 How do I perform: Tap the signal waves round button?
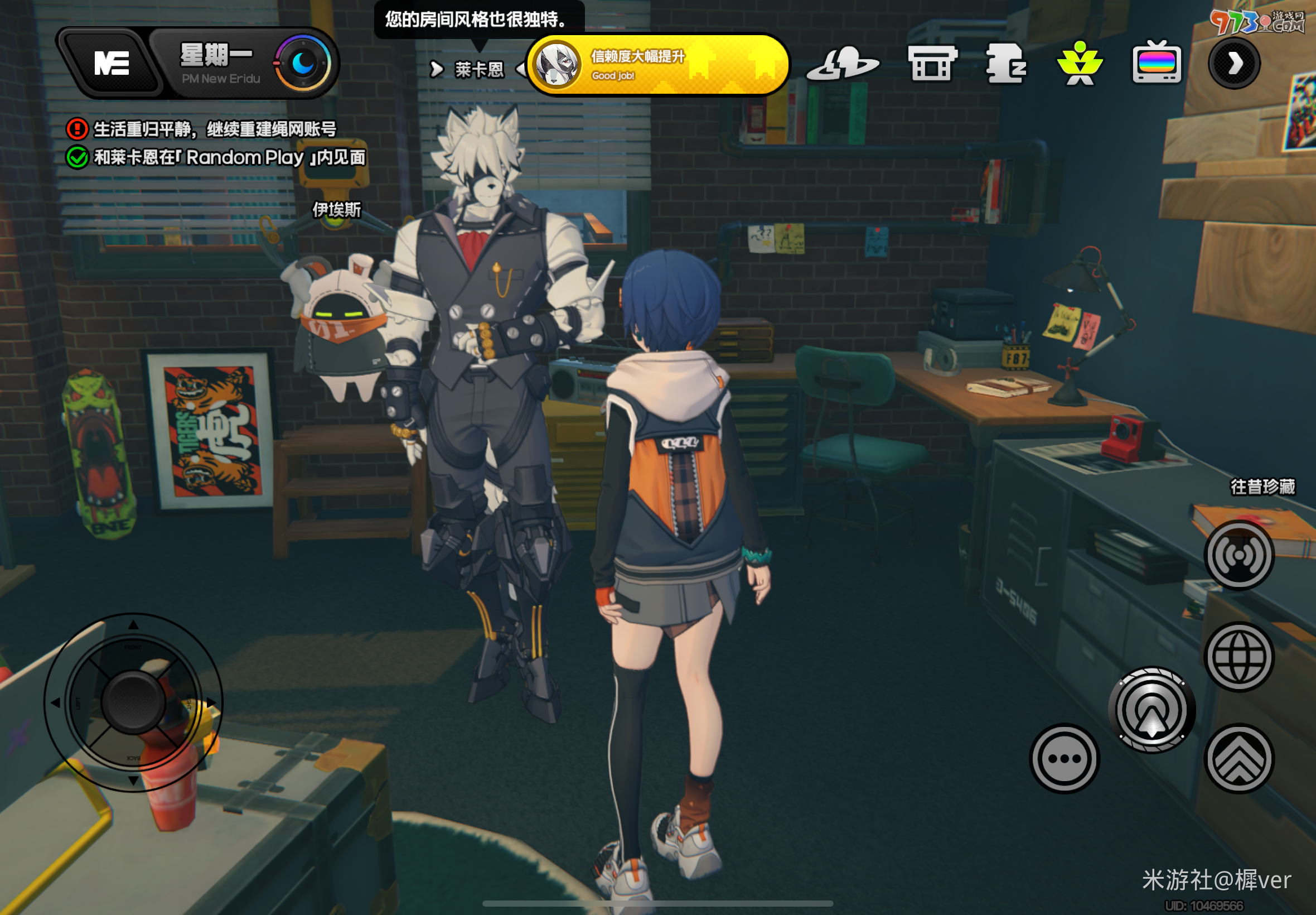coord(1239,555)
